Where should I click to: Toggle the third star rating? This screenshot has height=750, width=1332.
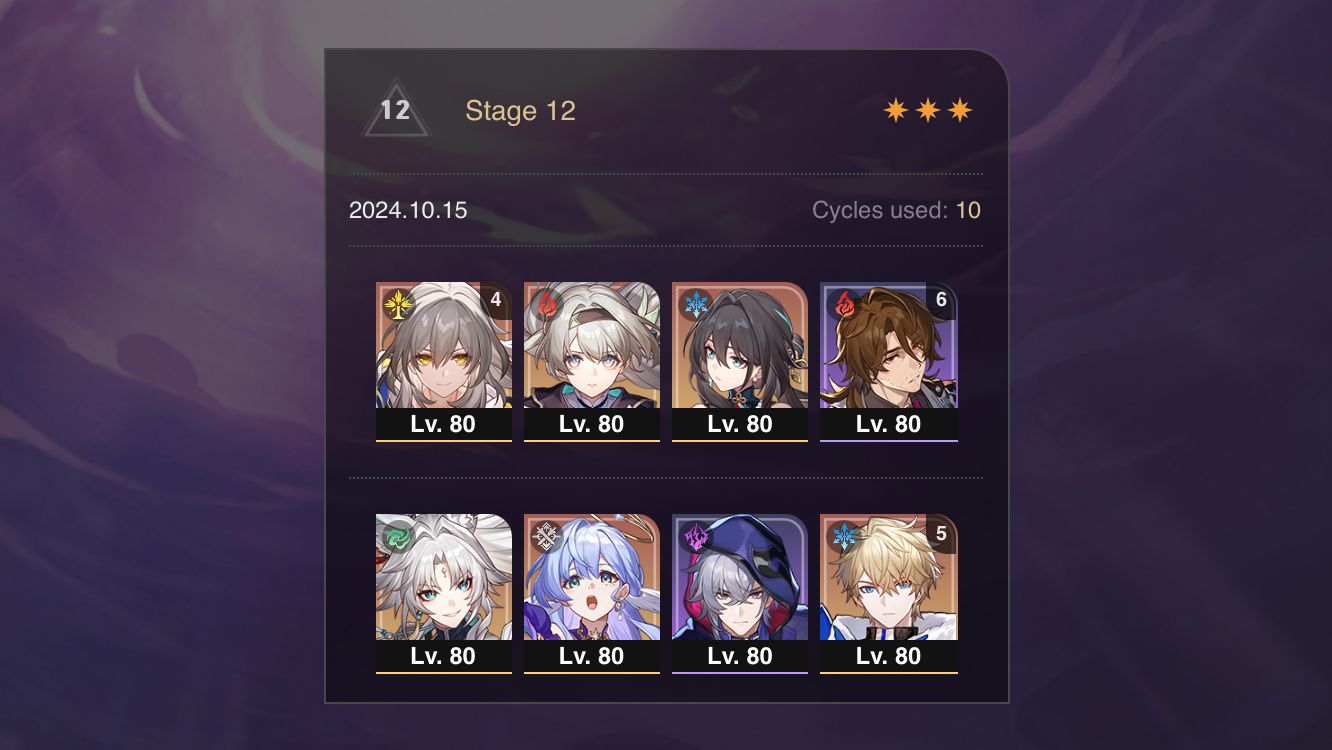[958, 108]
